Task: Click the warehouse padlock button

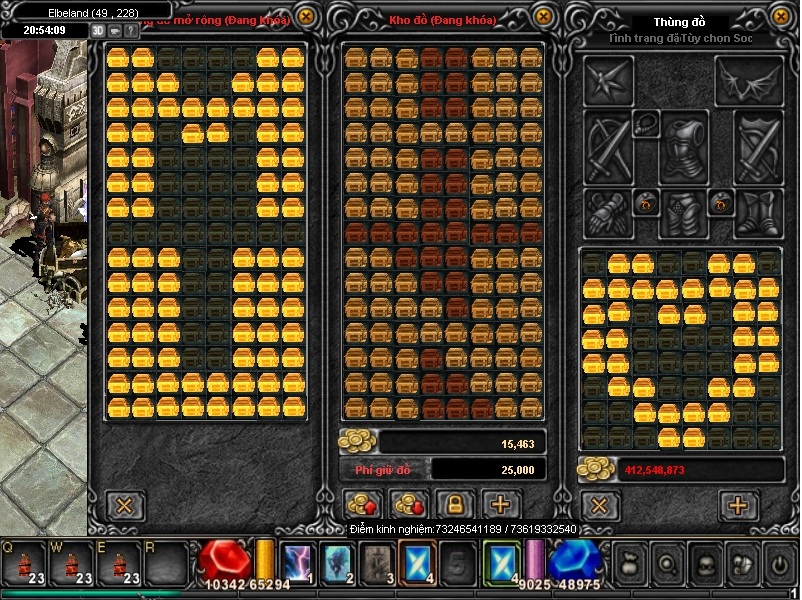Action: click(454, 504)
